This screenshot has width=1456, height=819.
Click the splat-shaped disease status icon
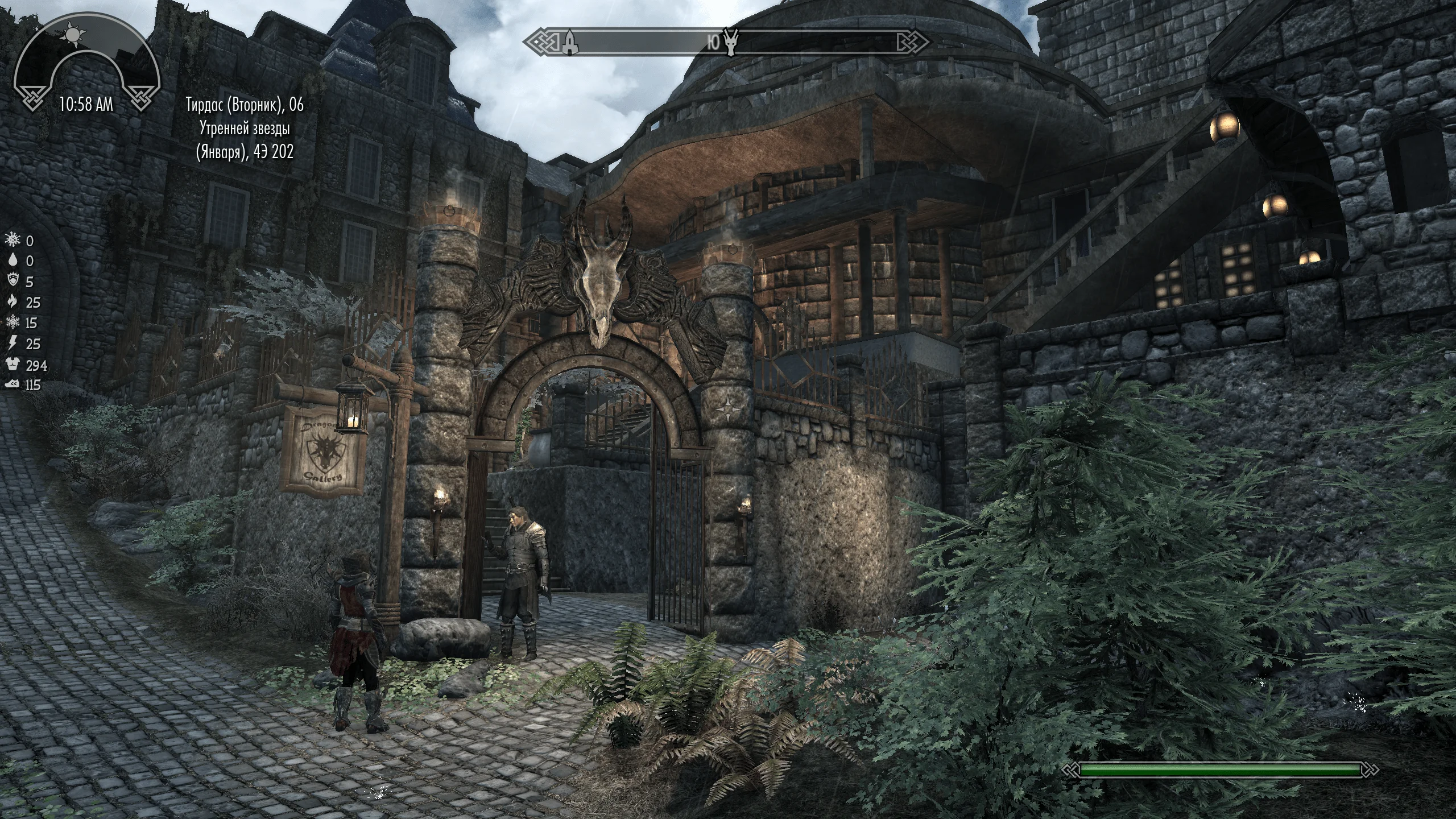[12, 241]
